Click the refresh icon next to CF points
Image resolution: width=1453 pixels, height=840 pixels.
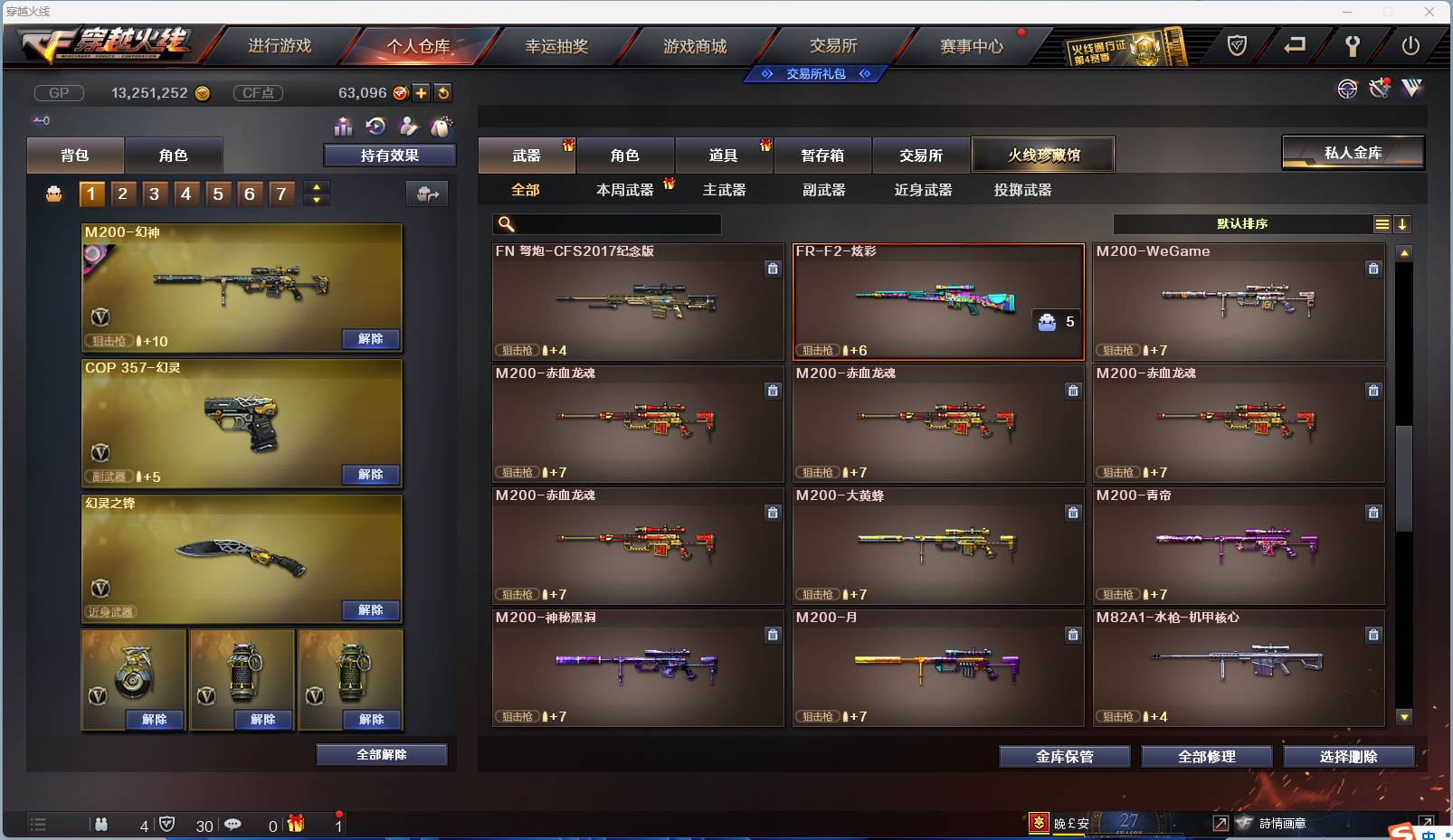pos(443,92)
